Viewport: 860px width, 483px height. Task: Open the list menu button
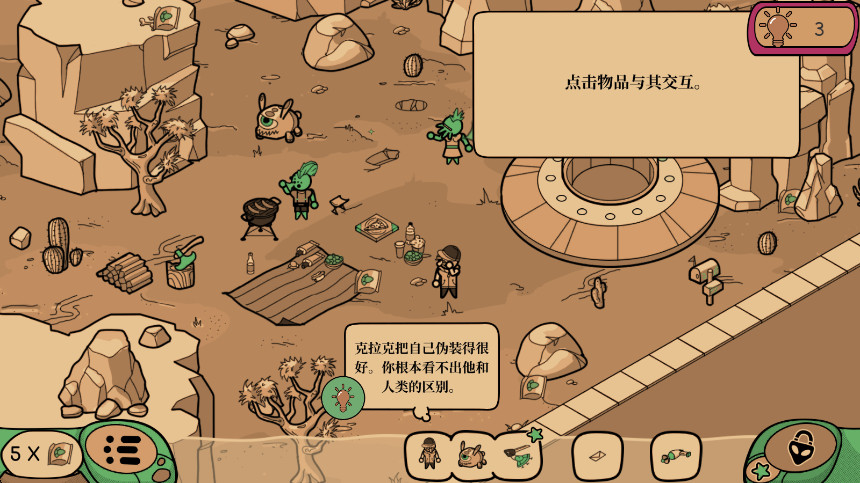(x=122, y=451)
